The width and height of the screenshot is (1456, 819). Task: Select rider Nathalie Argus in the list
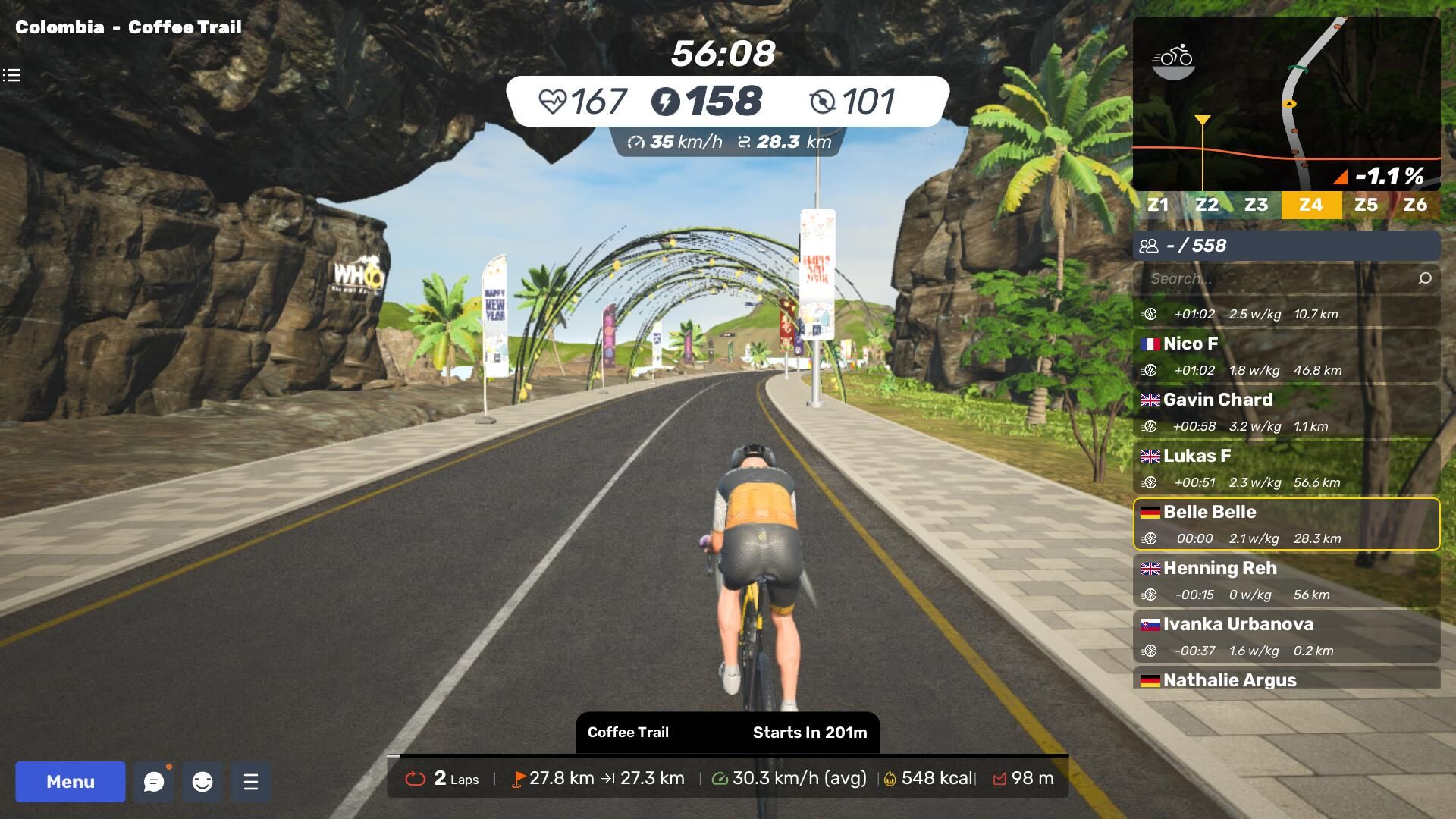tap(1286, 679)
